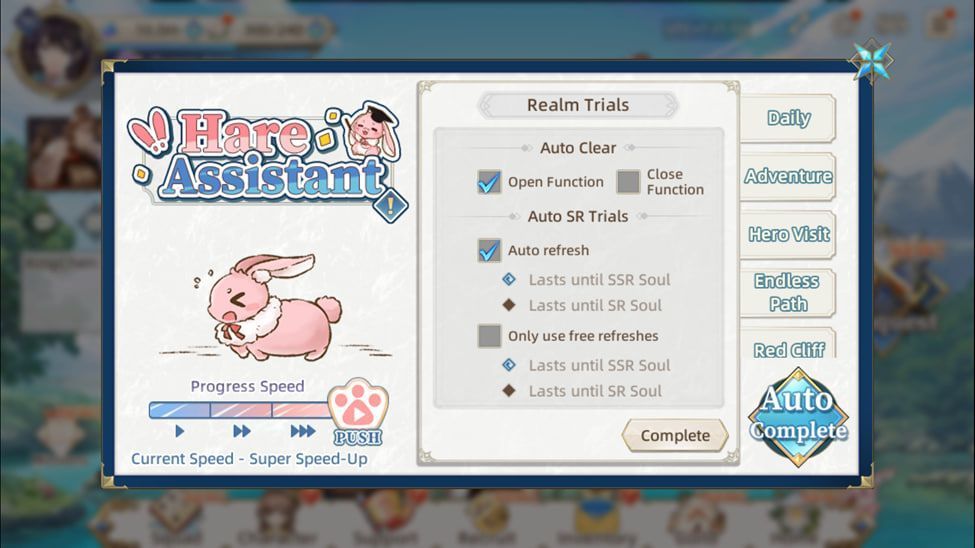Activate the Auto Complete diamond button
This screenshot has height=548, width=975.
pyautogui.click(x=798, y=416)
